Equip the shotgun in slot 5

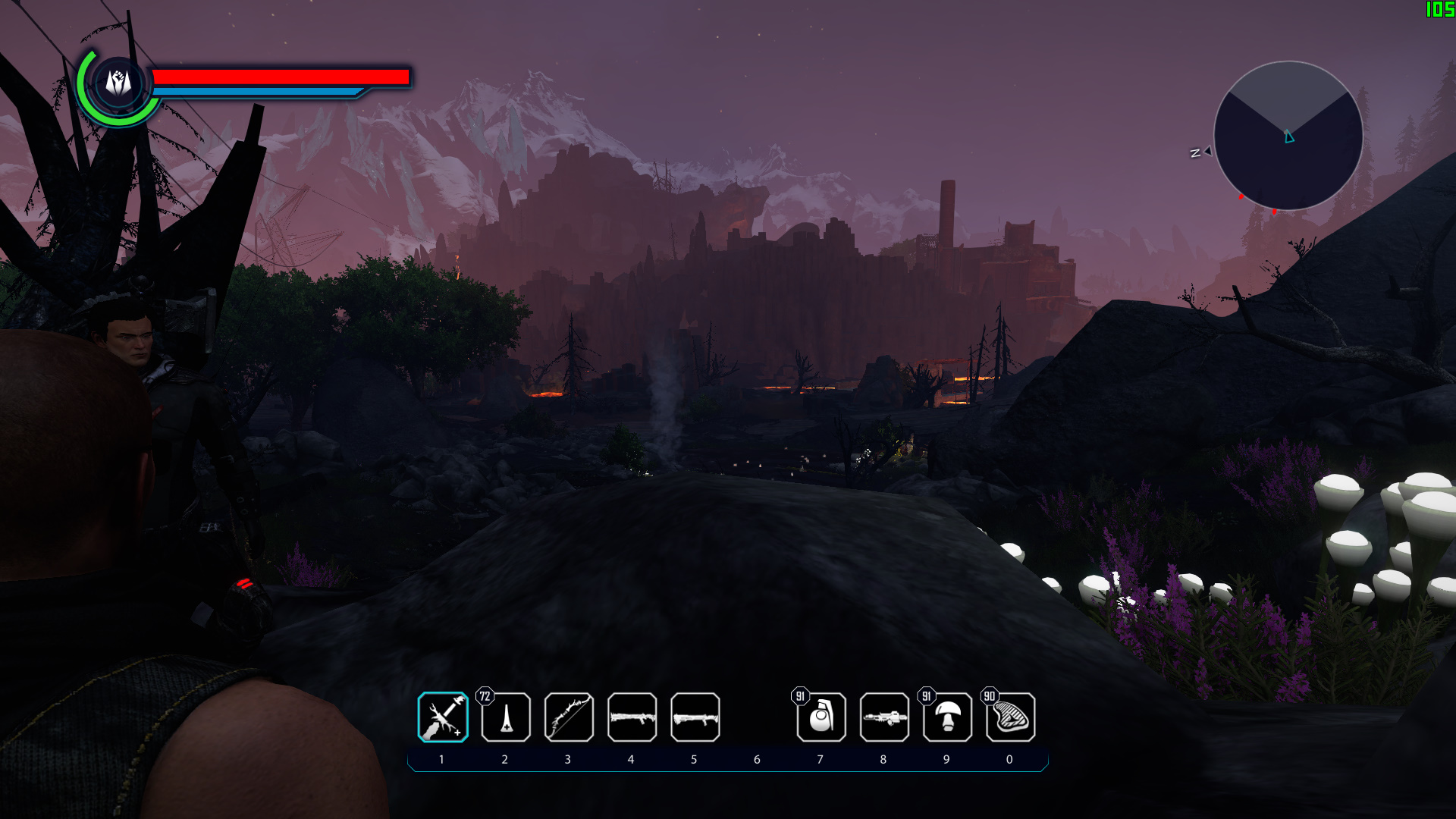point(695,717)
